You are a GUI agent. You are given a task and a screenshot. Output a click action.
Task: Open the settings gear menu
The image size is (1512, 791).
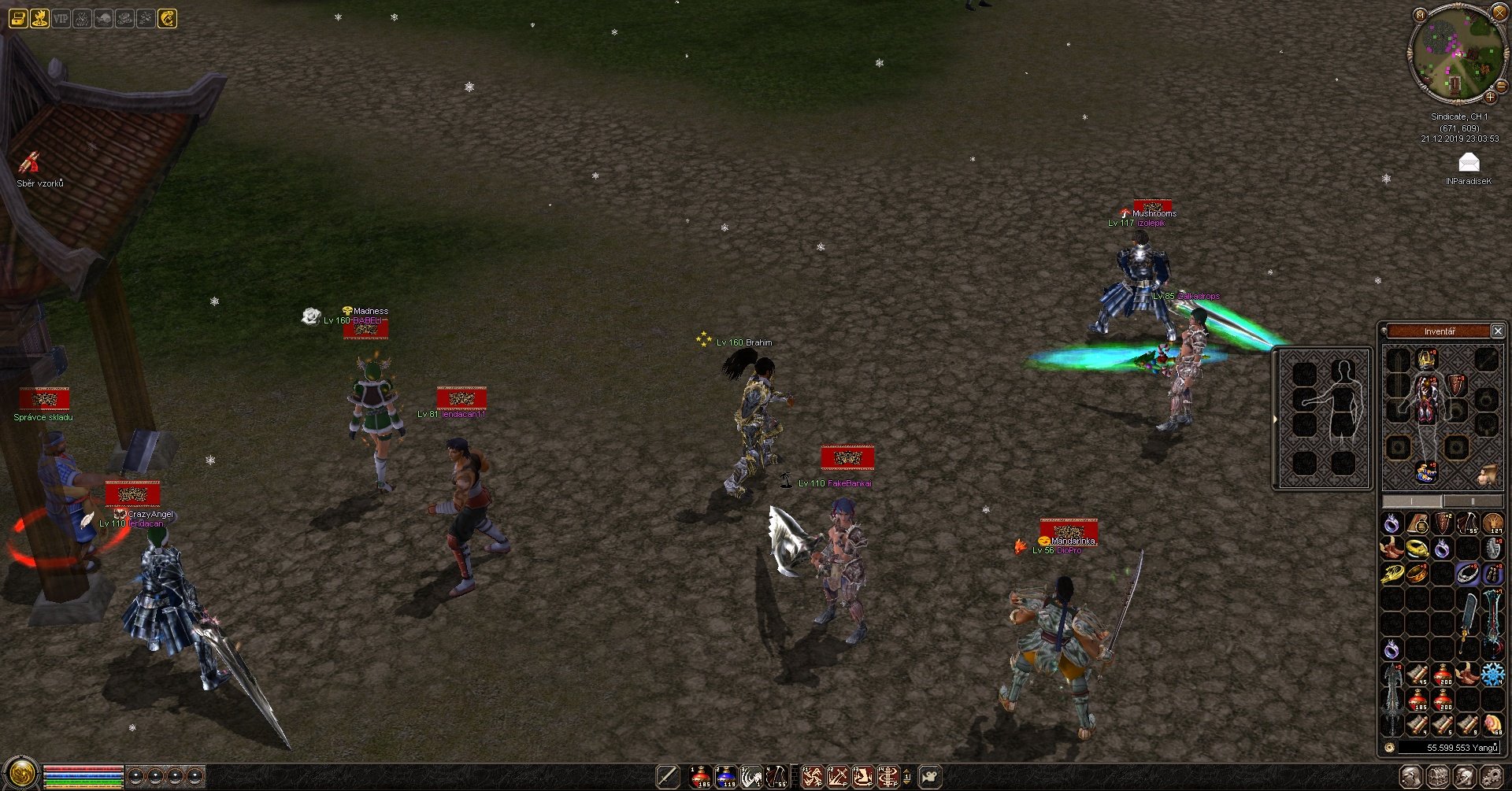click(x=1490, y=777)
